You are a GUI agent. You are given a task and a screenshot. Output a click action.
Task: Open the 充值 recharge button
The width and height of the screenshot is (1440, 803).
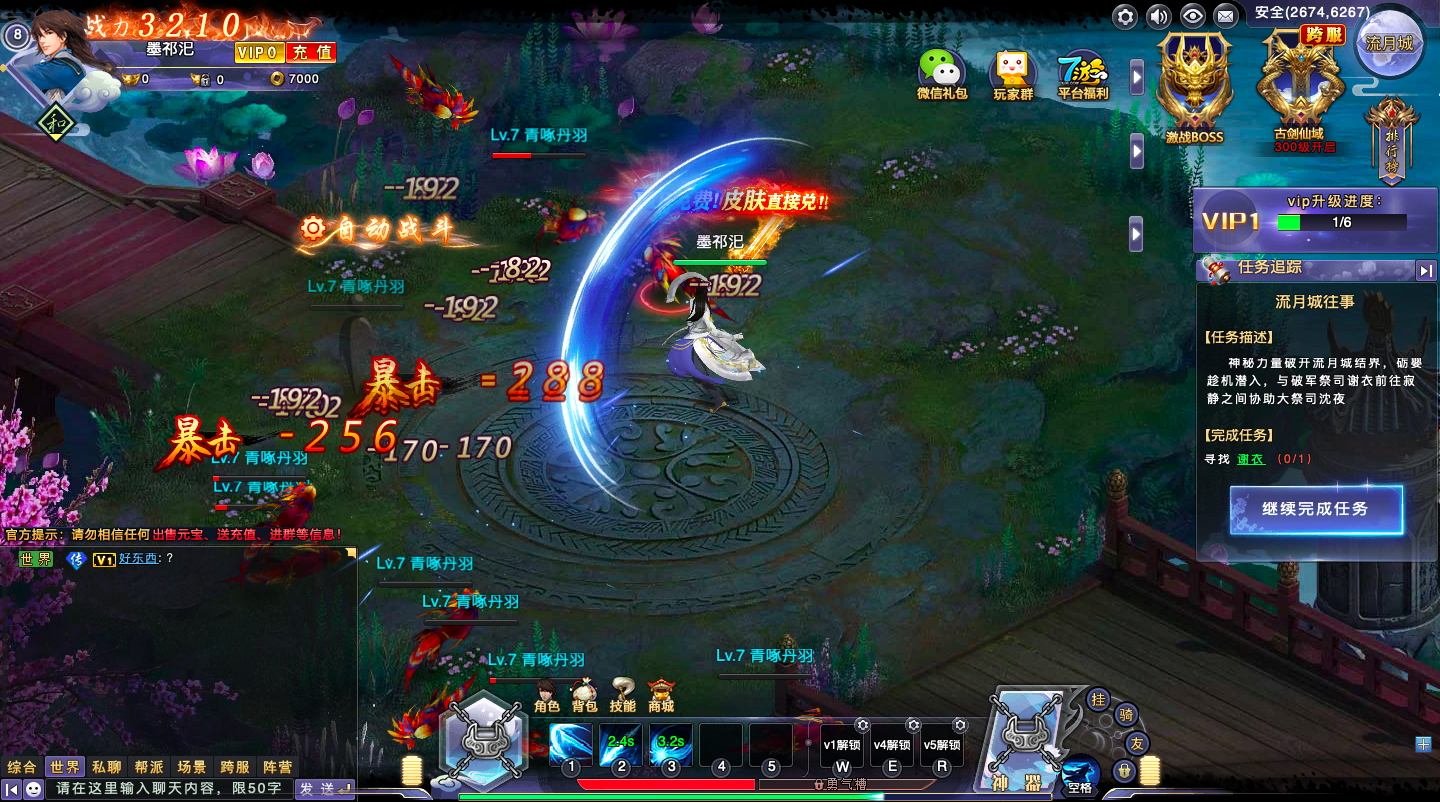pyautogui.click(x=310, y=52)
